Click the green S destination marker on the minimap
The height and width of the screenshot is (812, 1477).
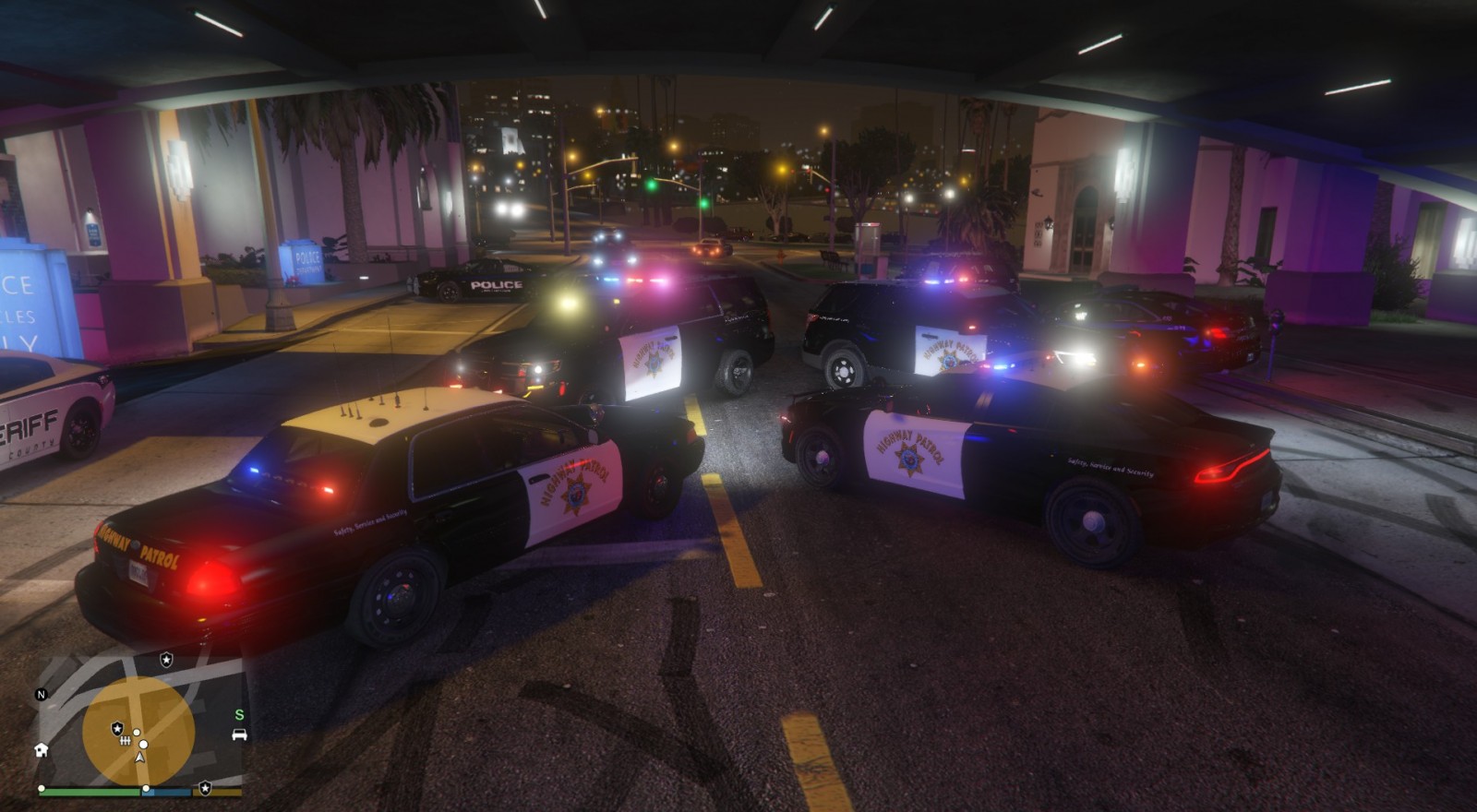pyautogui.click(x=239, y=715)
